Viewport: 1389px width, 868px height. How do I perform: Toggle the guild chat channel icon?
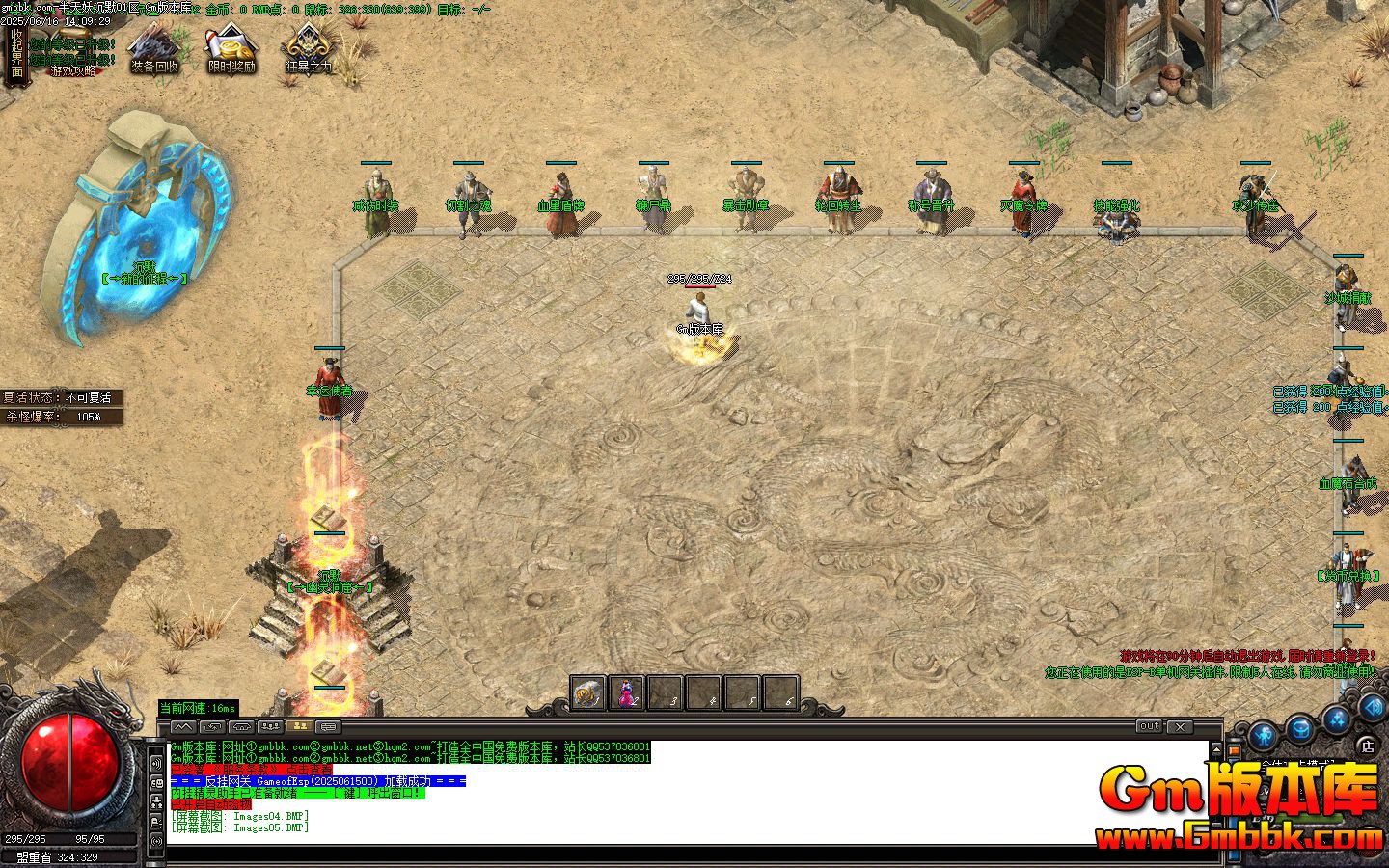271,725
